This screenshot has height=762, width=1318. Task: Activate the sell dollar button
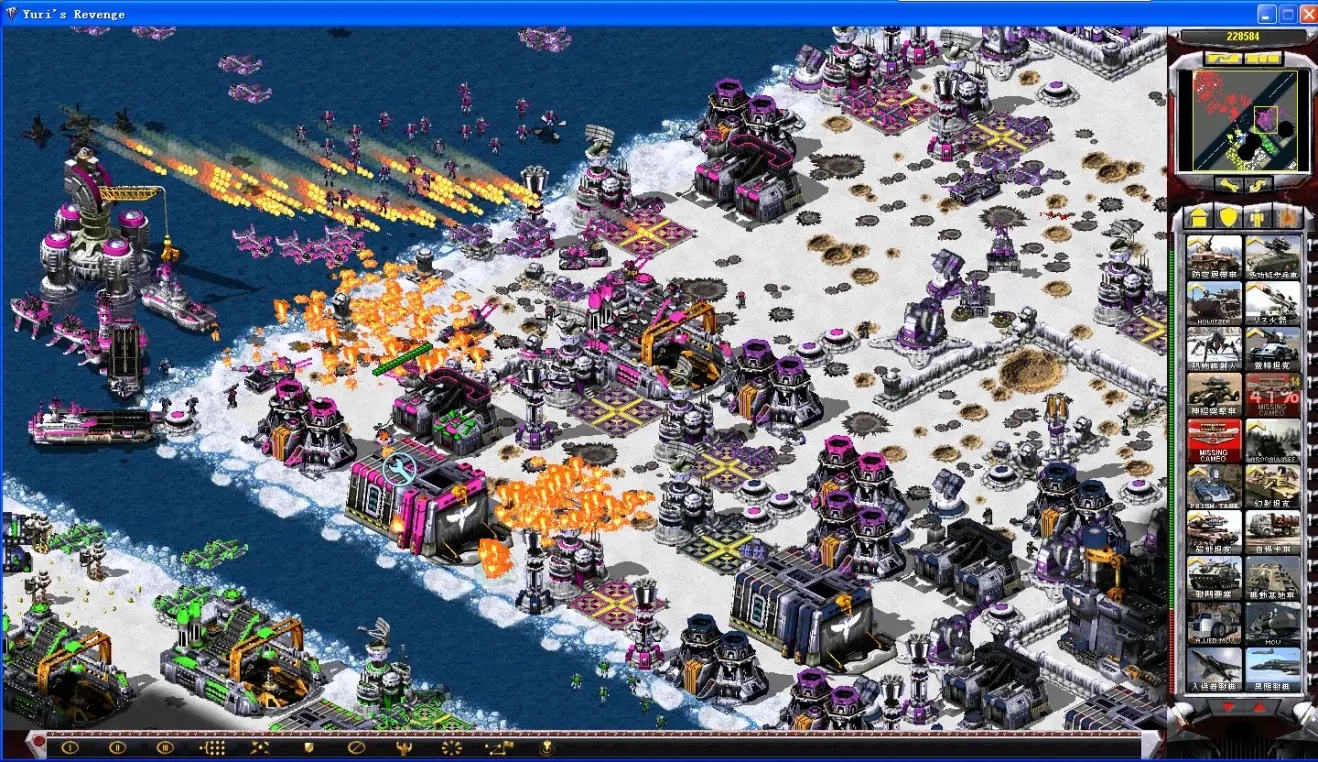(x=1257, y=185)
